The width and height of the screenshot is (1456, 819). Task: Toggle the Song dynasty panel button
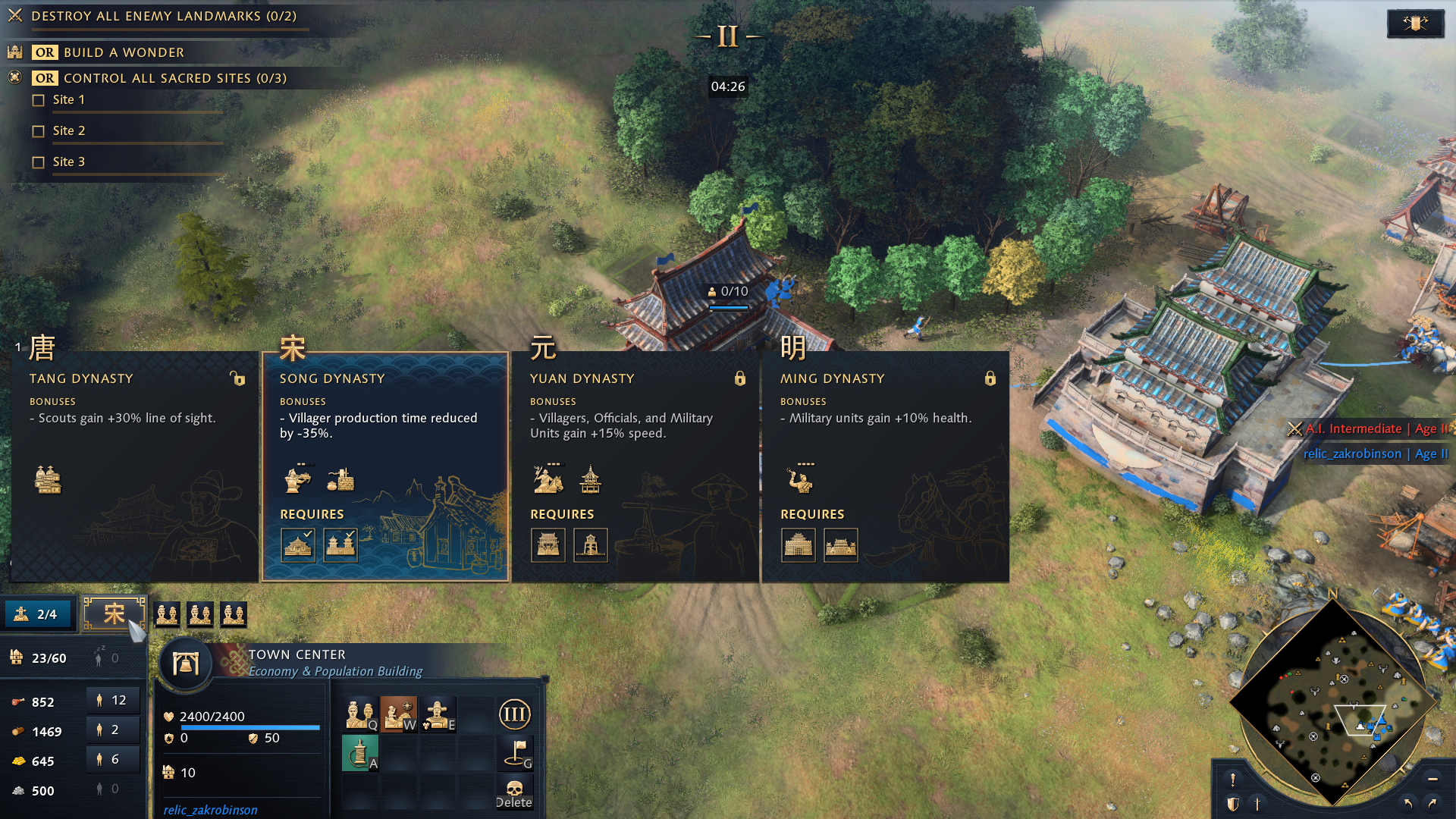pyautogui.click(x=114, y=613)
